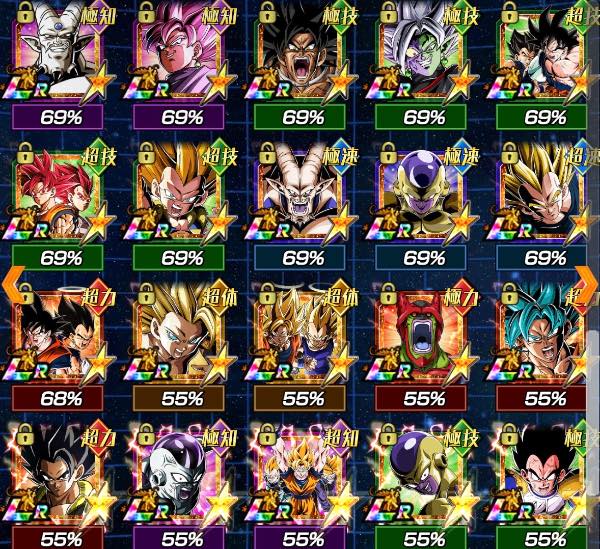
Task: Select the black-haired Vegeta in white armor
Action: tap(546, 472)
